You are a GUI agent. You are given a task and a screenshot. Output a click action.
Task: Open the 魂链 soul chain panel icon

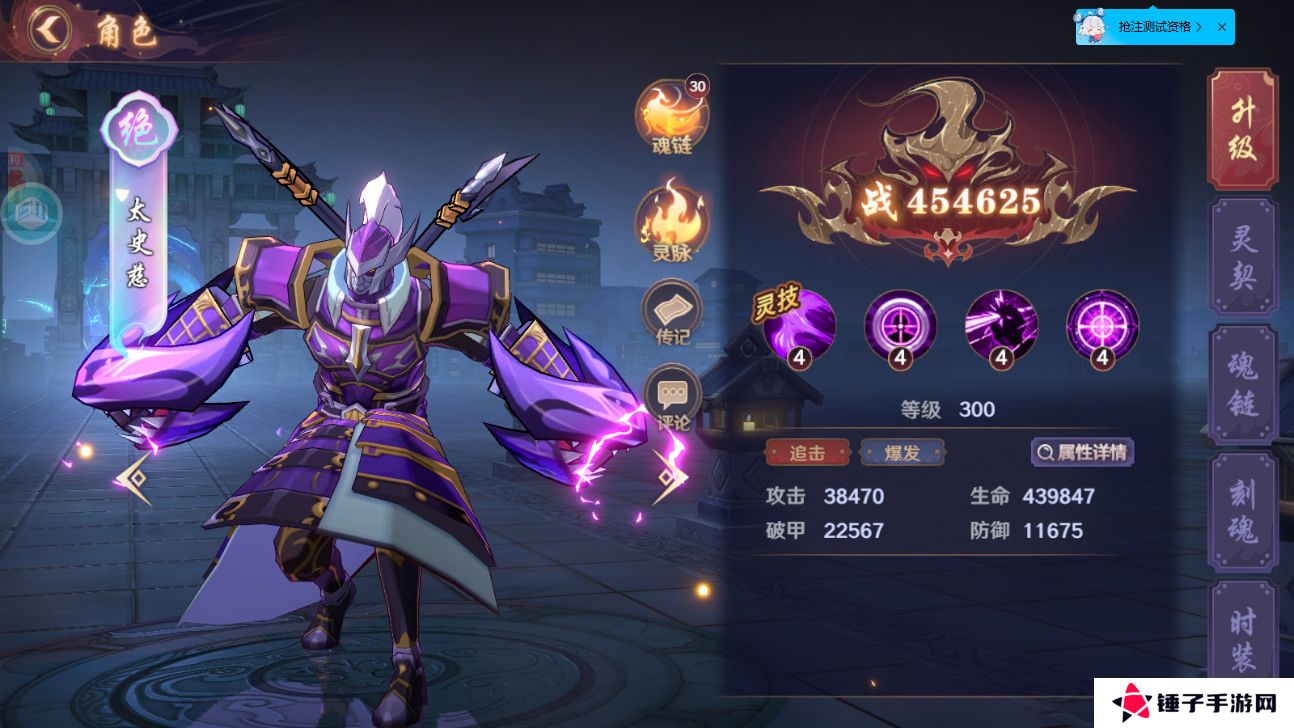pyautogui.click(x=672, y=110)
